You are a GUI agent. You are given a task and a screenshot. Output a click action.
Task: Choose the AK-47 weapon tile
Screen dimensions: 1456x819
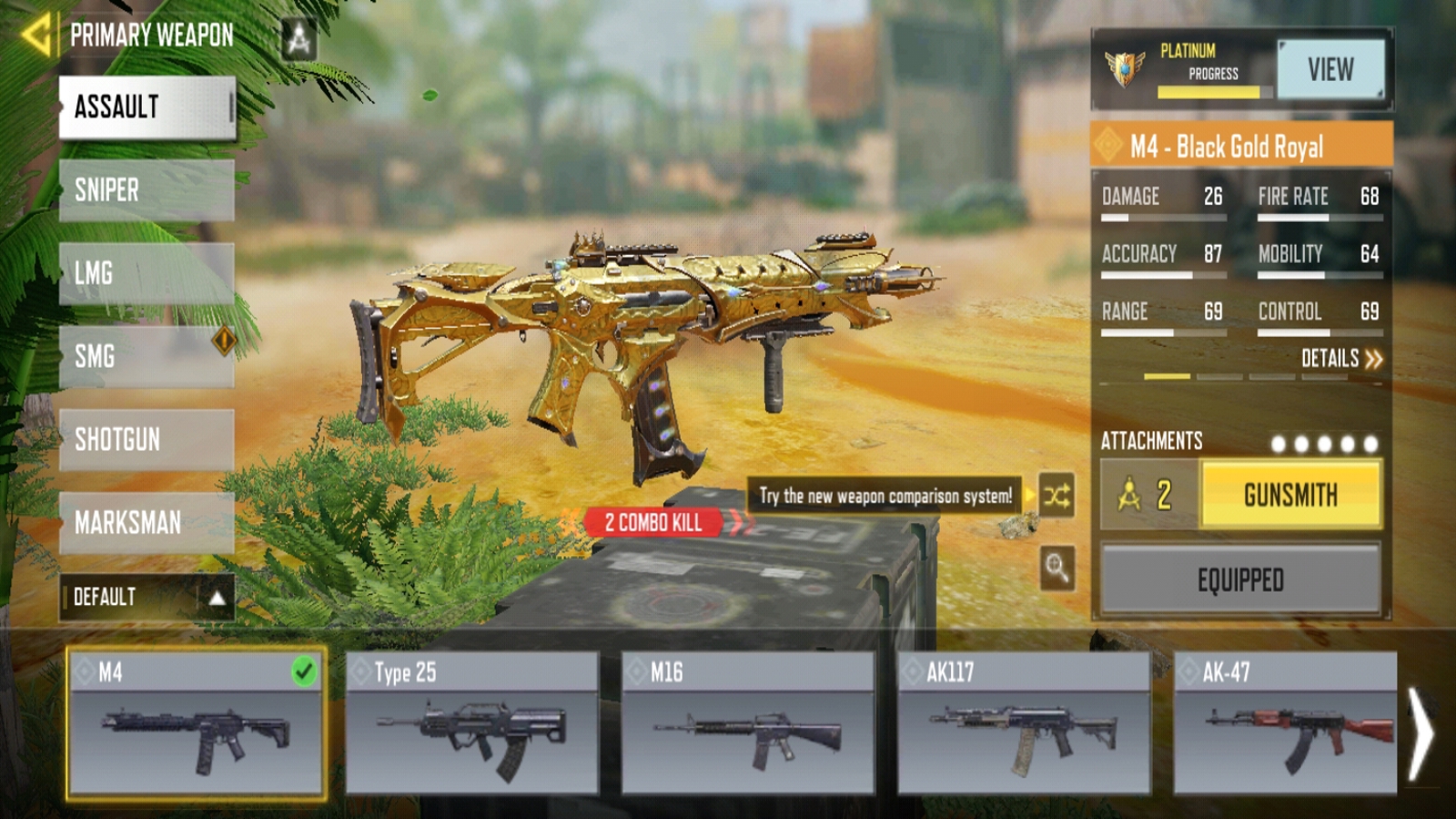pyautogui.click(x=1285, y=724)
